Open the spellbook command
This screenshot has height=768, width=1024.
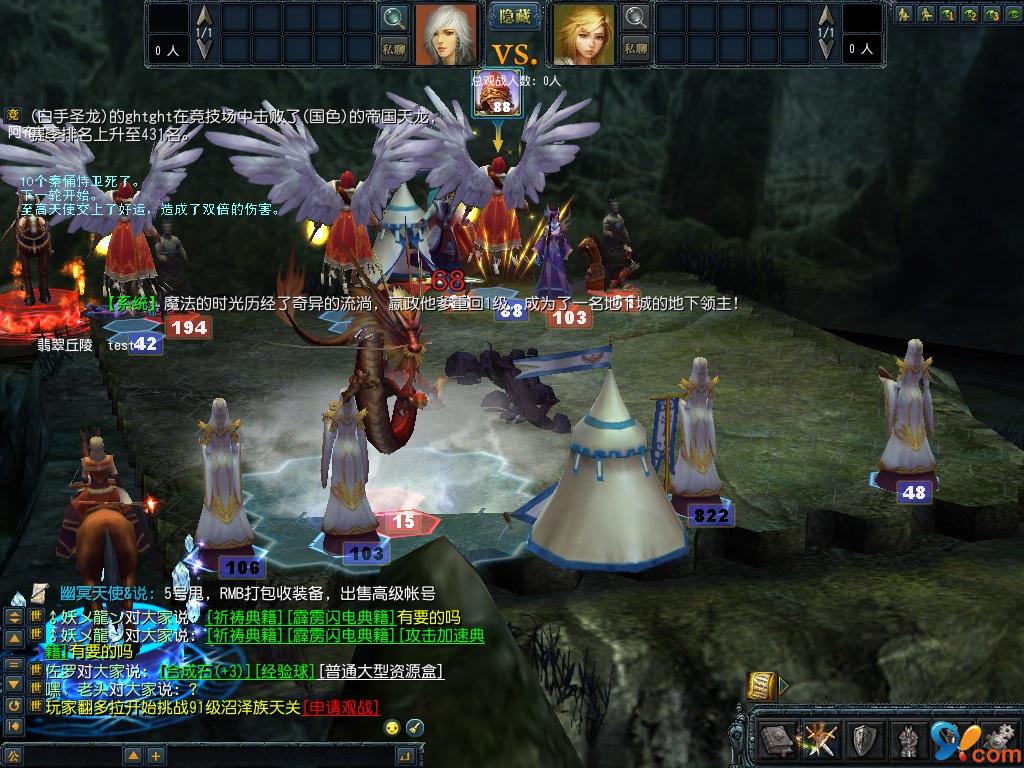(x=777, y=740)
